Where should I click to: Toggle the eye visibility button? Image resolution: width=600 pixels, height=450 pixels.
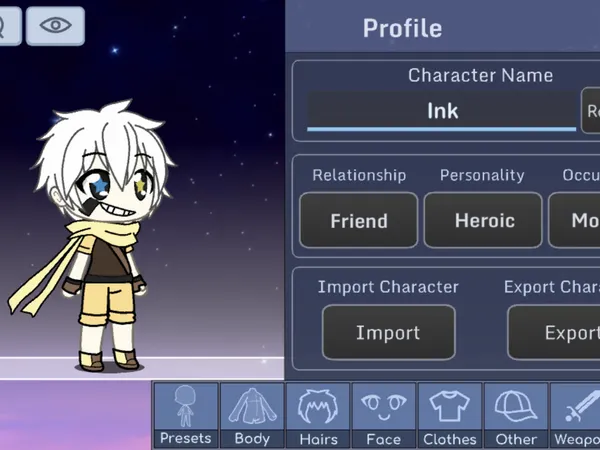pos(55,26)
